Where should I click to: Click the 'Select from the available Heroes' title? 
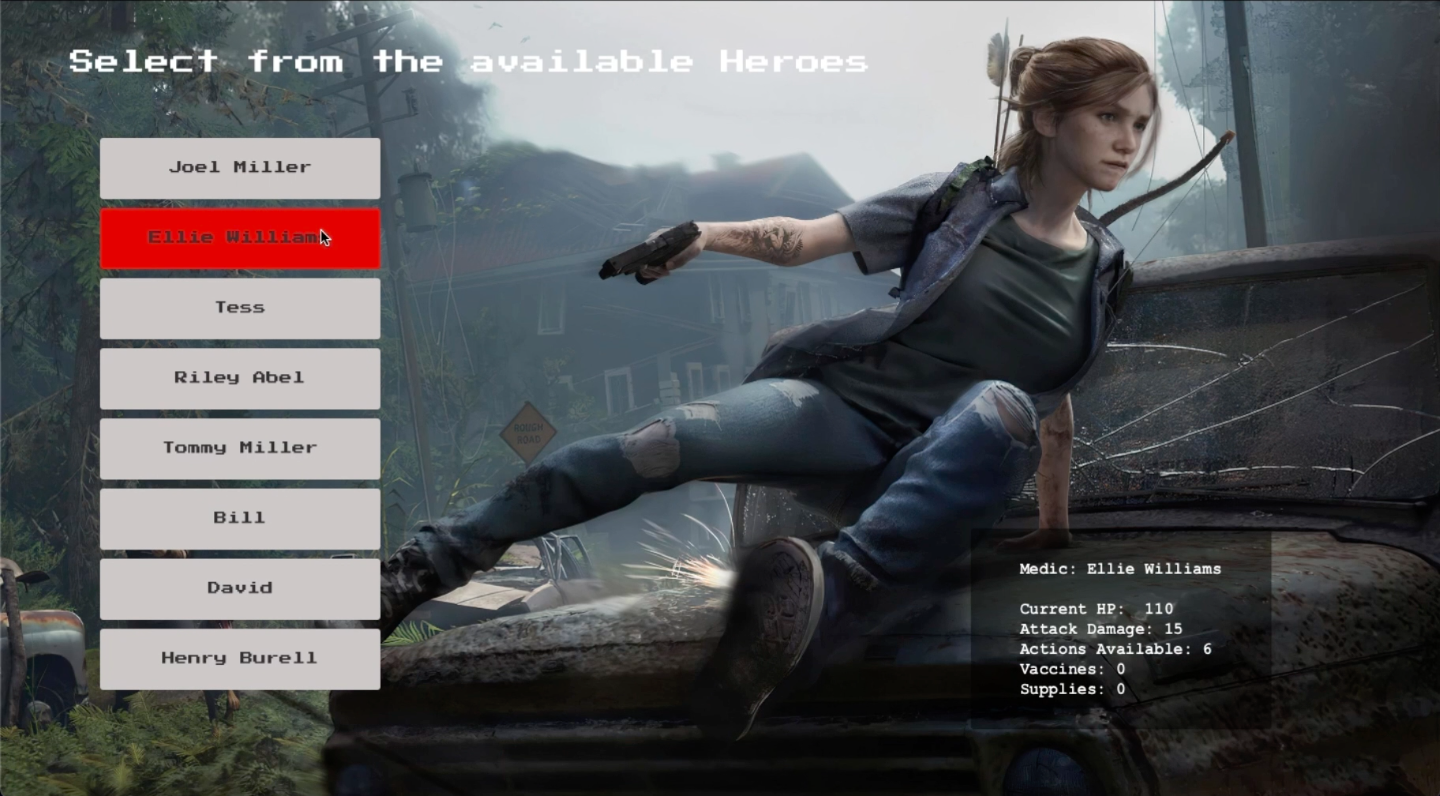pos(468,61)
